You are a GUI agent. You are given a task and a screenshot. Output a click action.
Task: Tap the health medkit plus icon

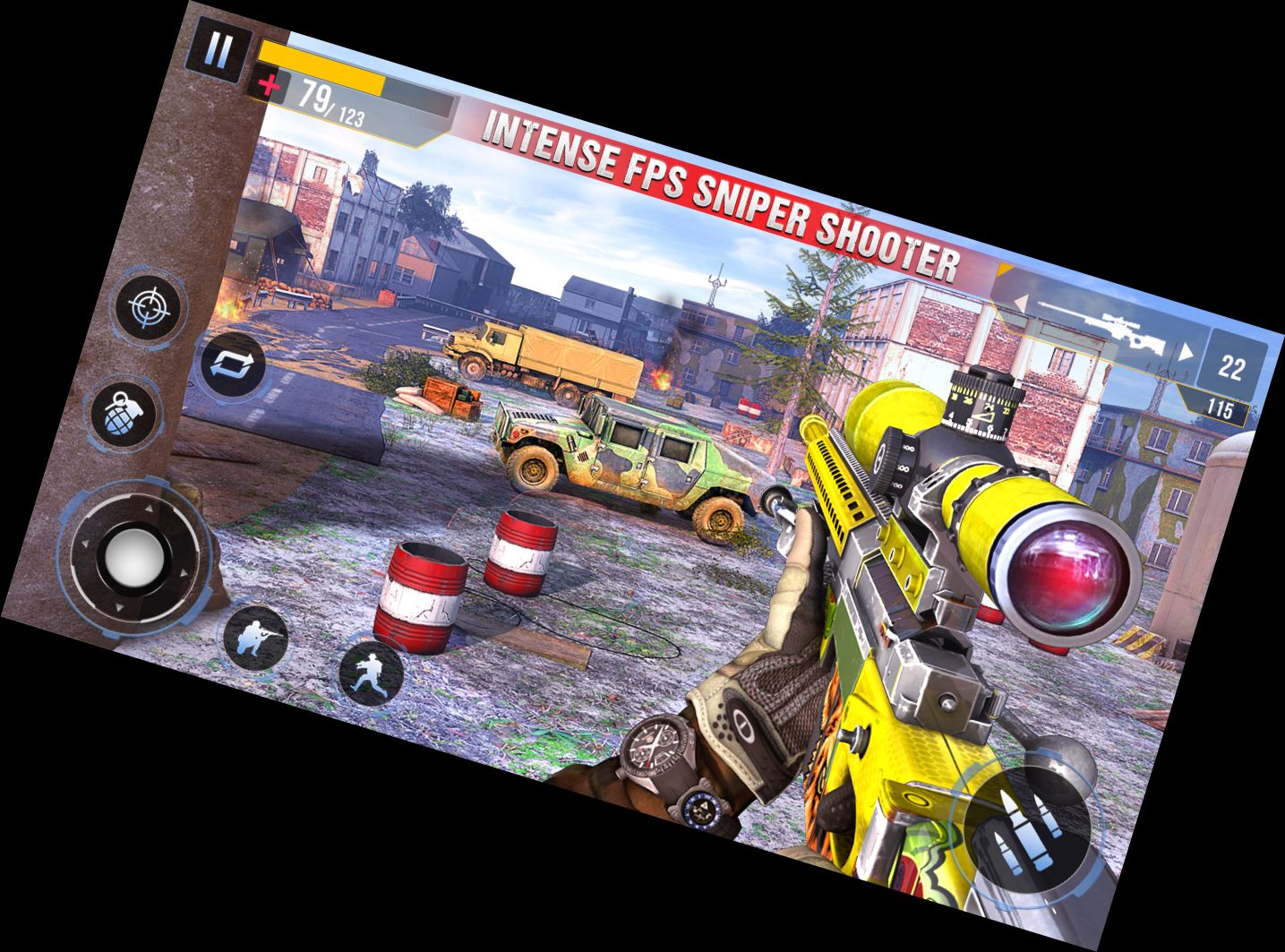tap(268, 83)
